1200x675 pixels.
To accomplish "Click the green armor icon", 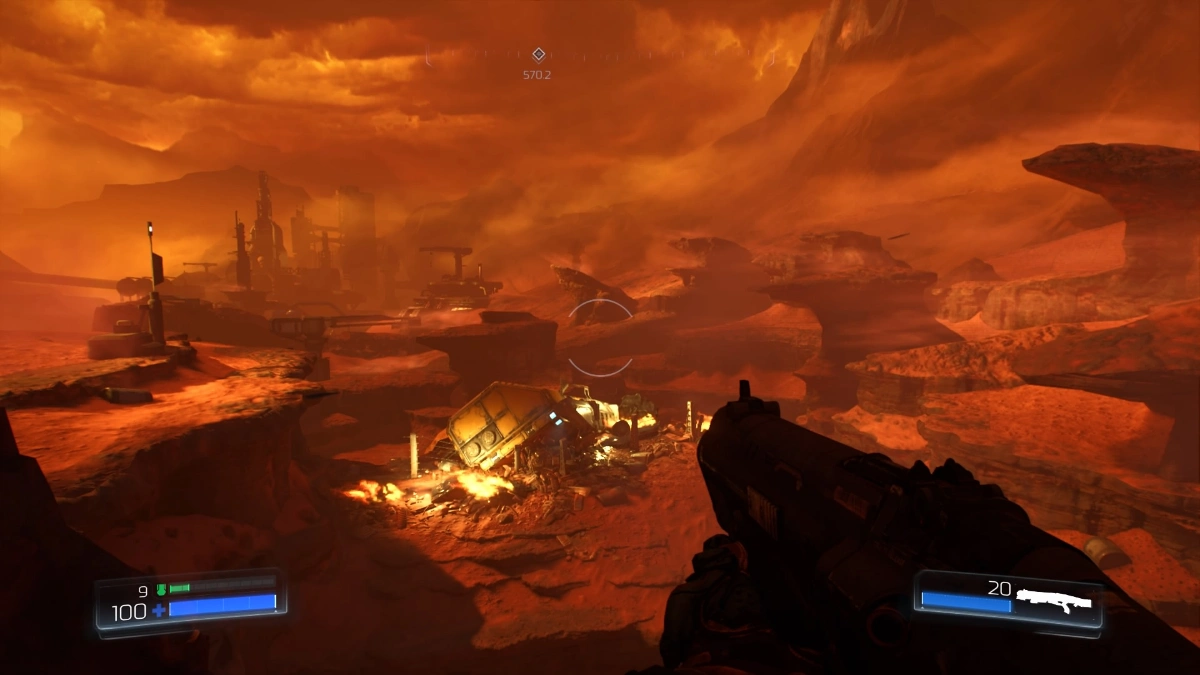I will tap(159, 589).
